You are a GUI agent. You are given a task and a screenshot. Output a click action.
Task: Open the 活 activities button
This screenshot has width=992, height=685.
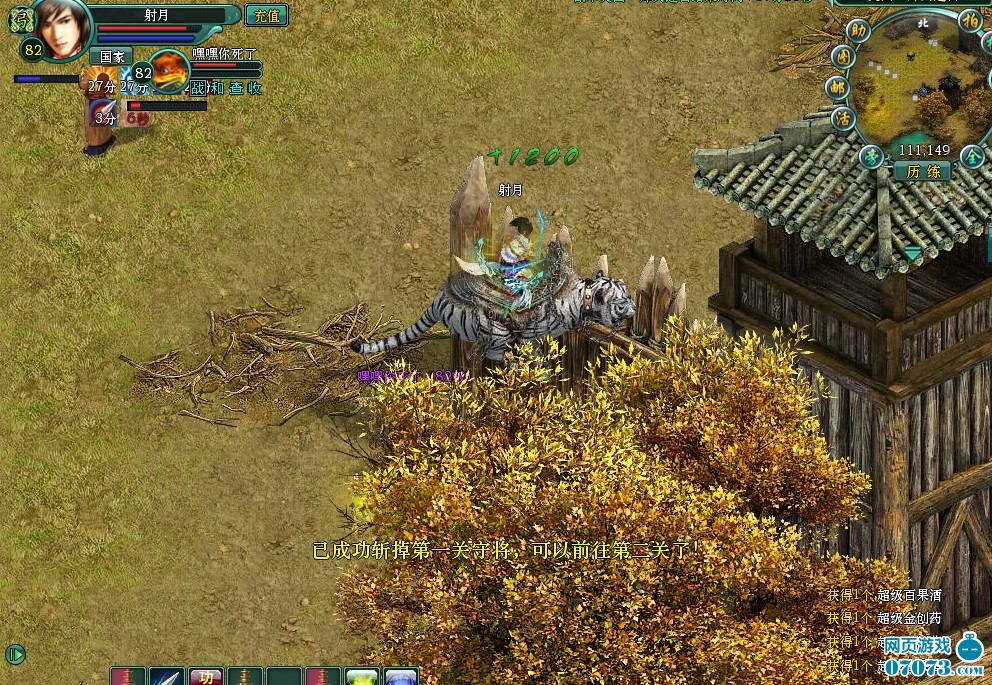pos(843,118)
